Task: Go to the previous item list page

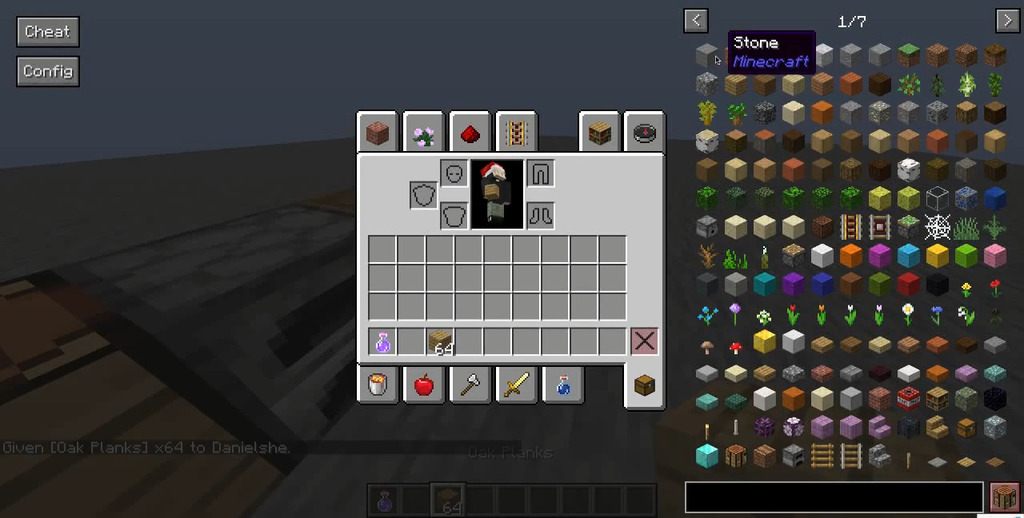Action: [x=696, y=21]
